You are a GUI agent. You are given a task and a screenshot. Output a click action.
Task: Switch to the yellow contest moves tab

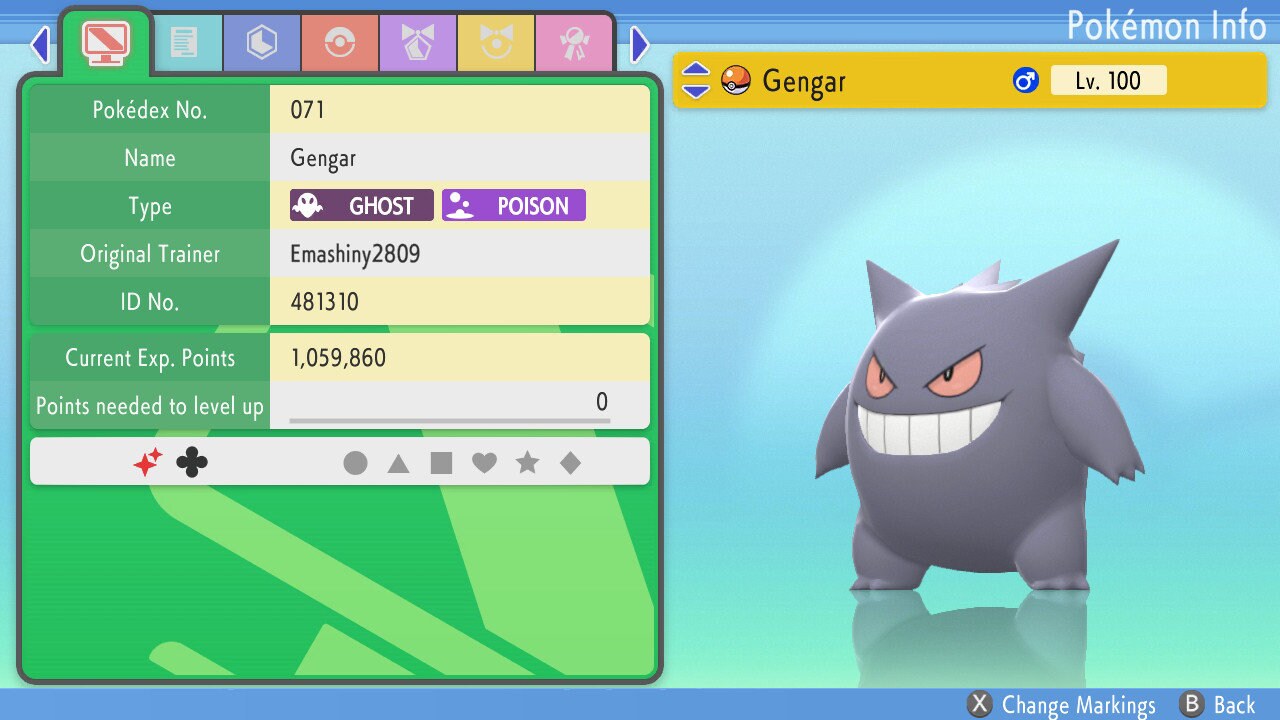pos(495,43)
